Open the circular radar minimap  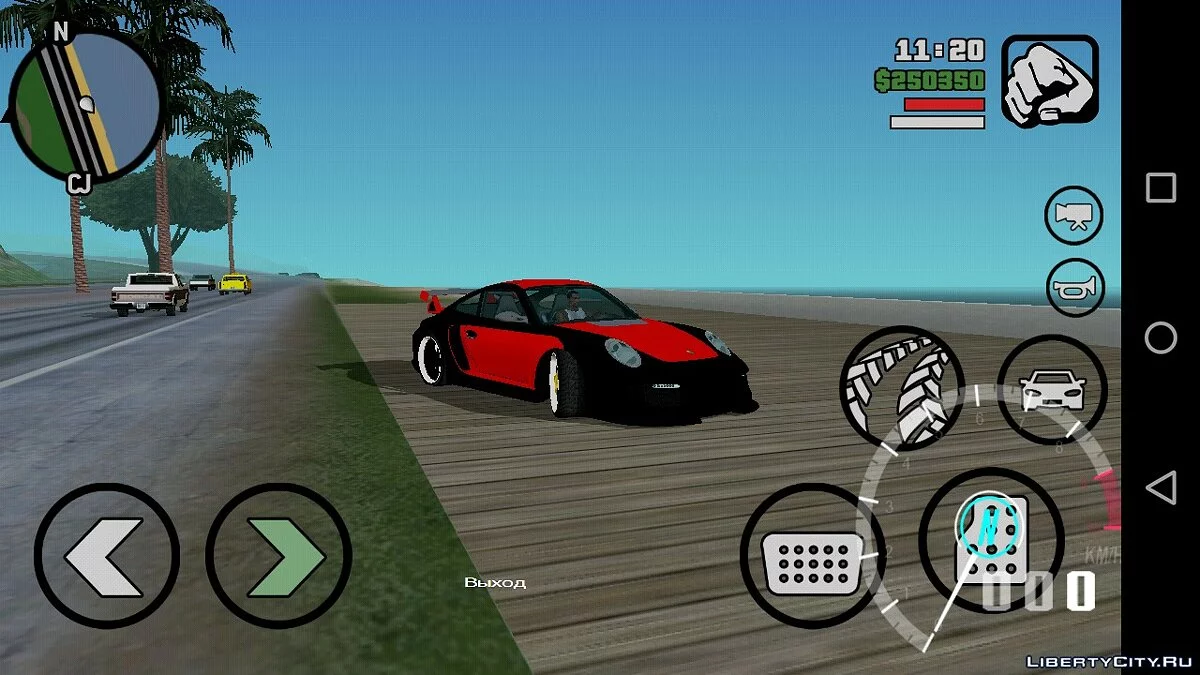coord(84,107)
